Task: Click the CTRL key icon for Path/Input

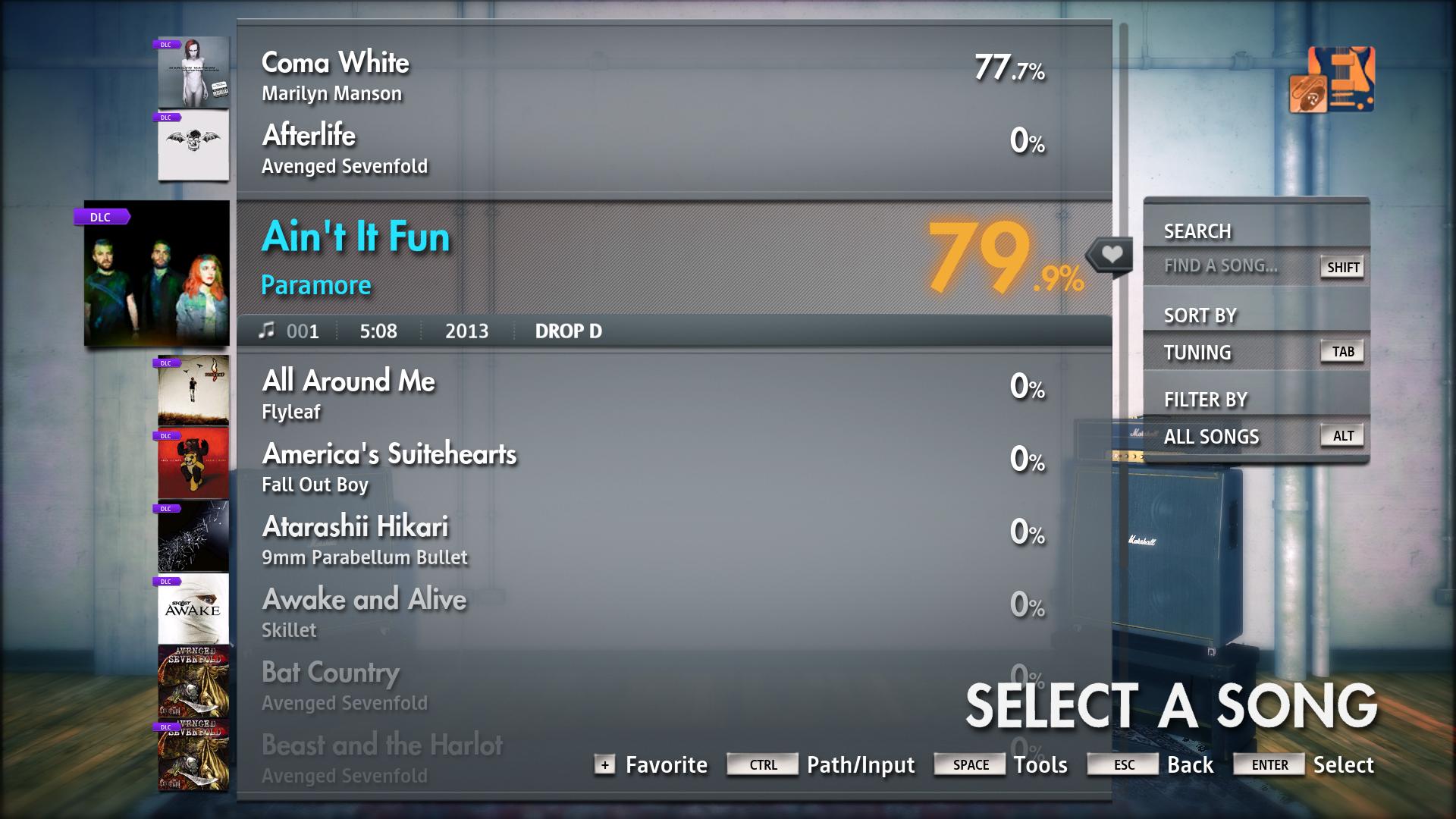Action: [x=761, y=765]
